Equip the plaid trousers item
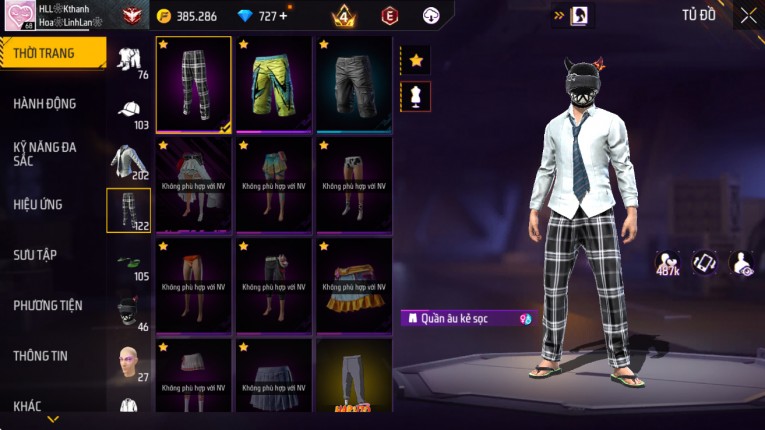 click(x=194, y=85)
